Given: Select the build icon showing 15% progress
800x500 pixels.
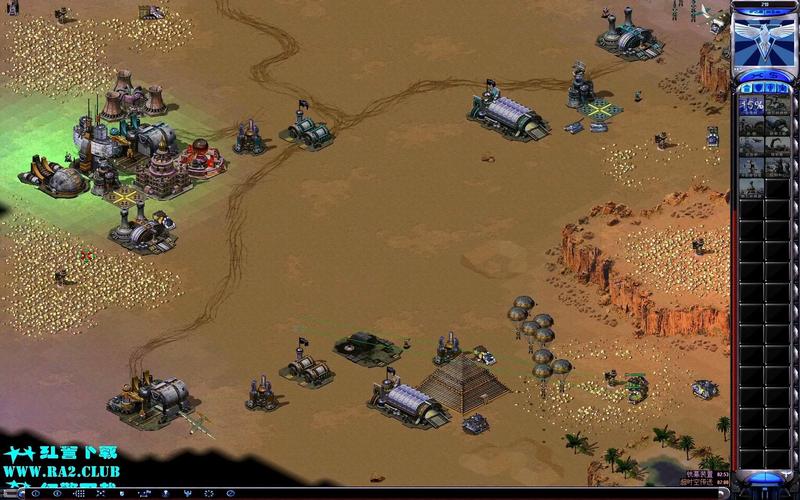Looking at the screenshot, I should point(751,107).
